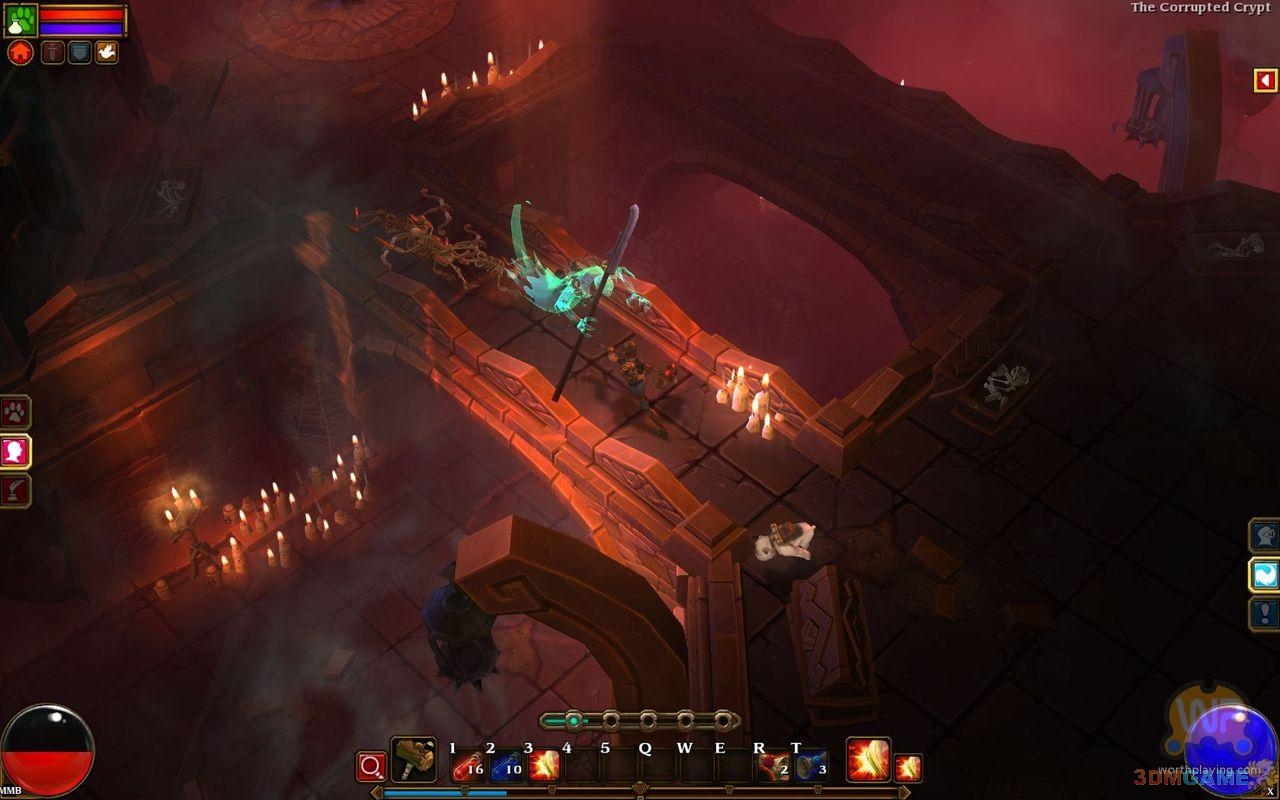
Task: Use the red scroll in slot R
Action: click(772, 767)
